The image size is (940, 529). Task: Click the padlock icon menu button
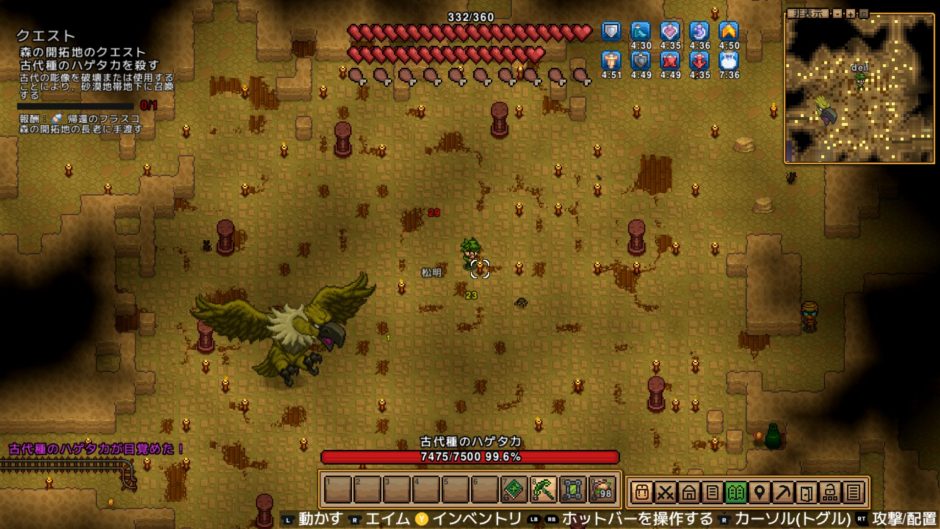831,492
